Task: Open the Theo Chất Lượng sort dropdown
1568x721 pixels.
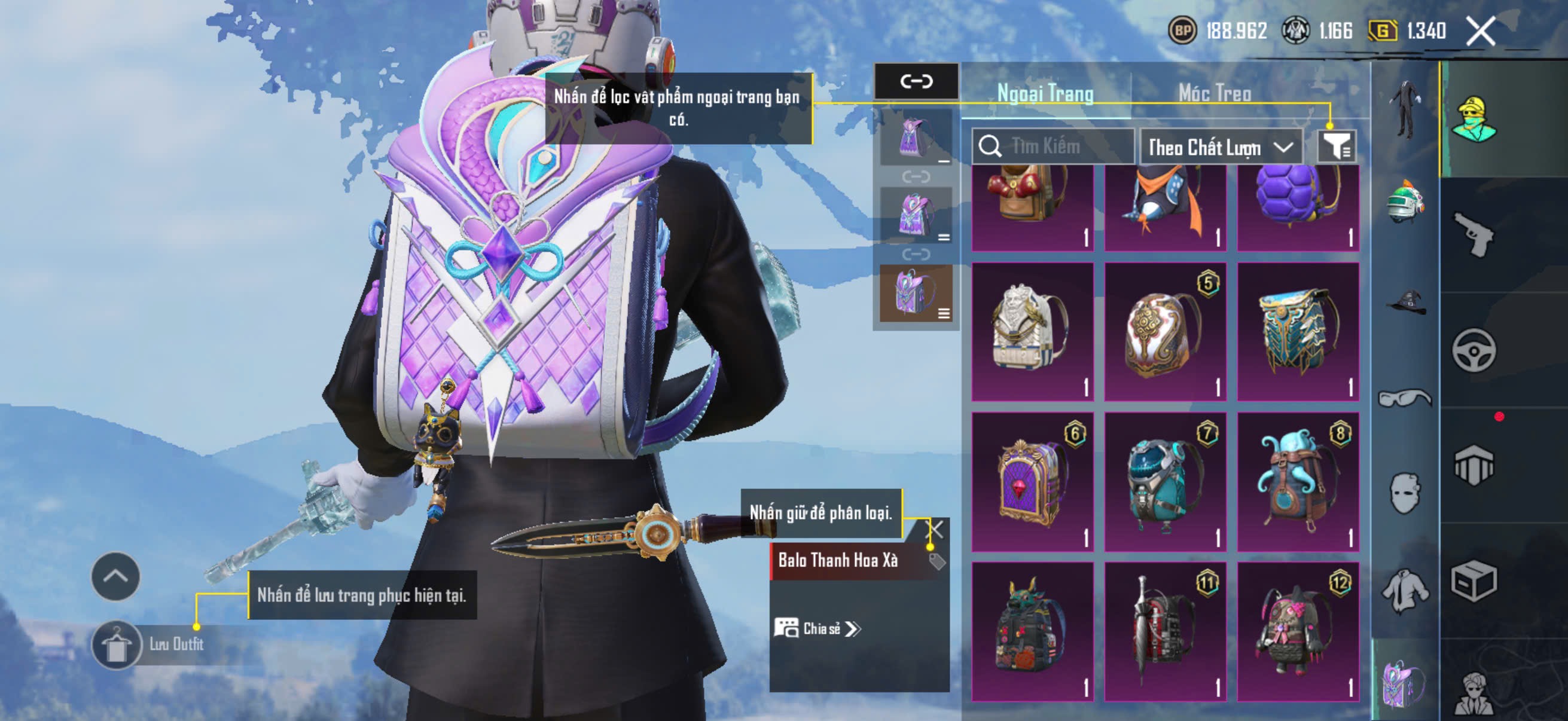Action: pos(1221,147)
